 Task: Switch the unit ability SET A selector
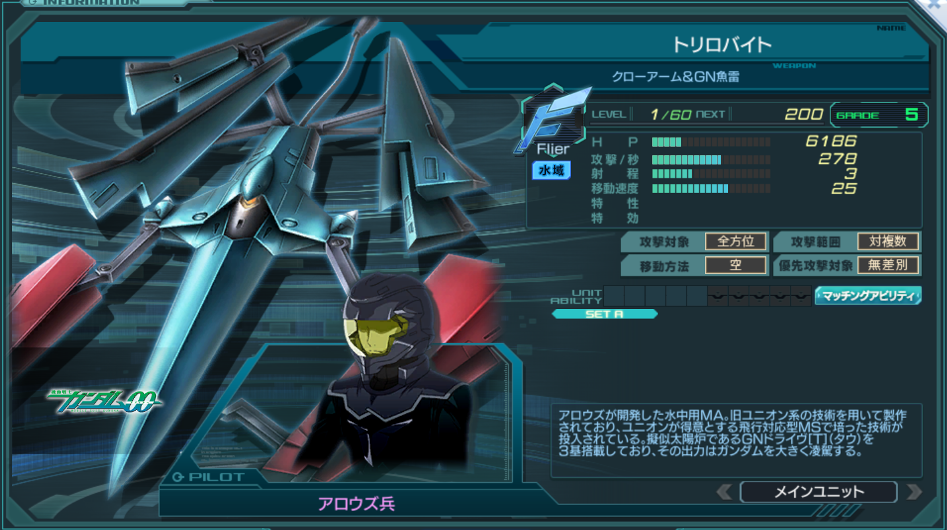pyautogui.click(x=604, y=313)
